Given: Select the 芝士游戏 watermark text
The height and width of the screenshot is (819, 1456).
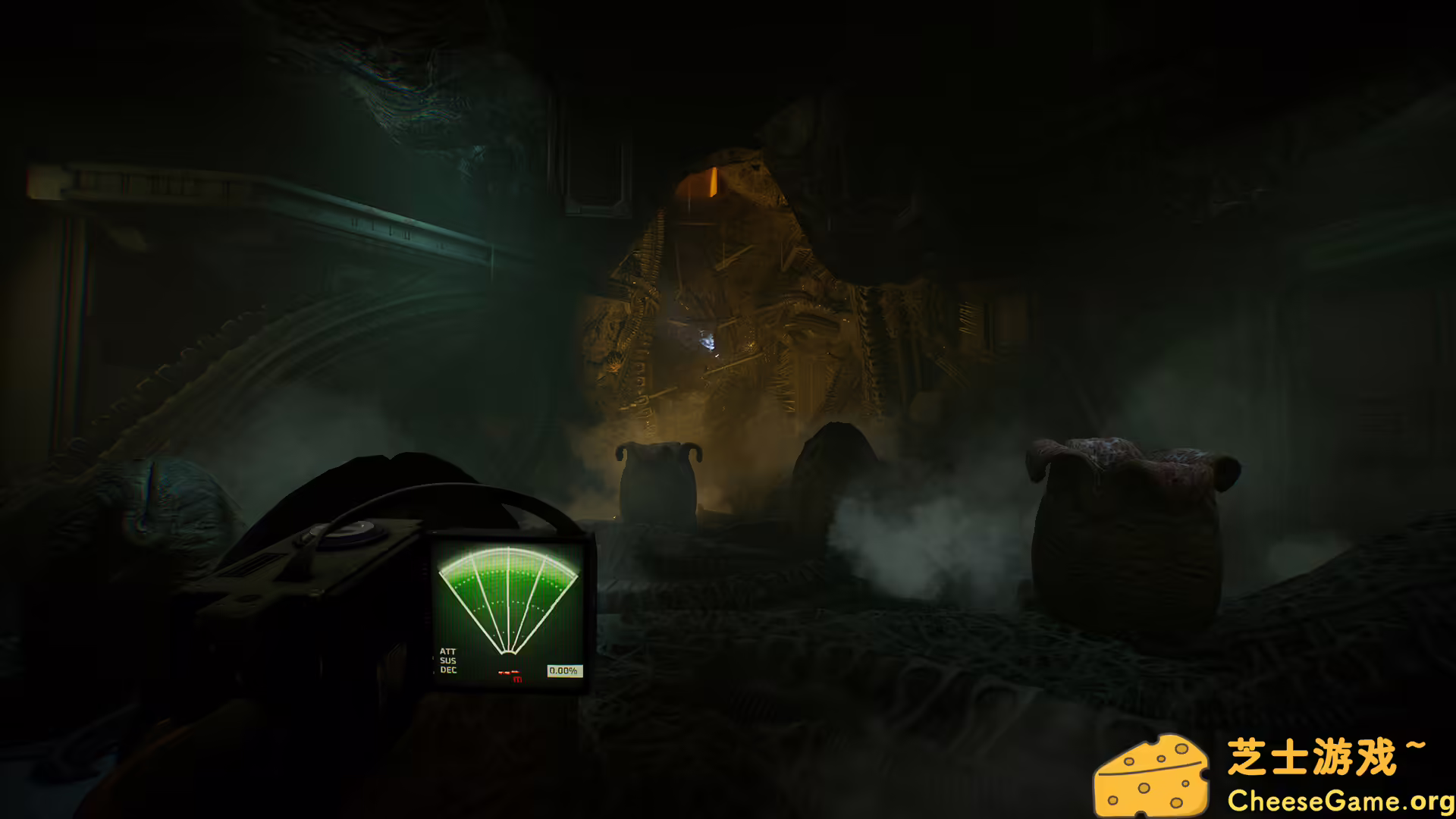Looking at the screenshot, I should pos(1312,755).
